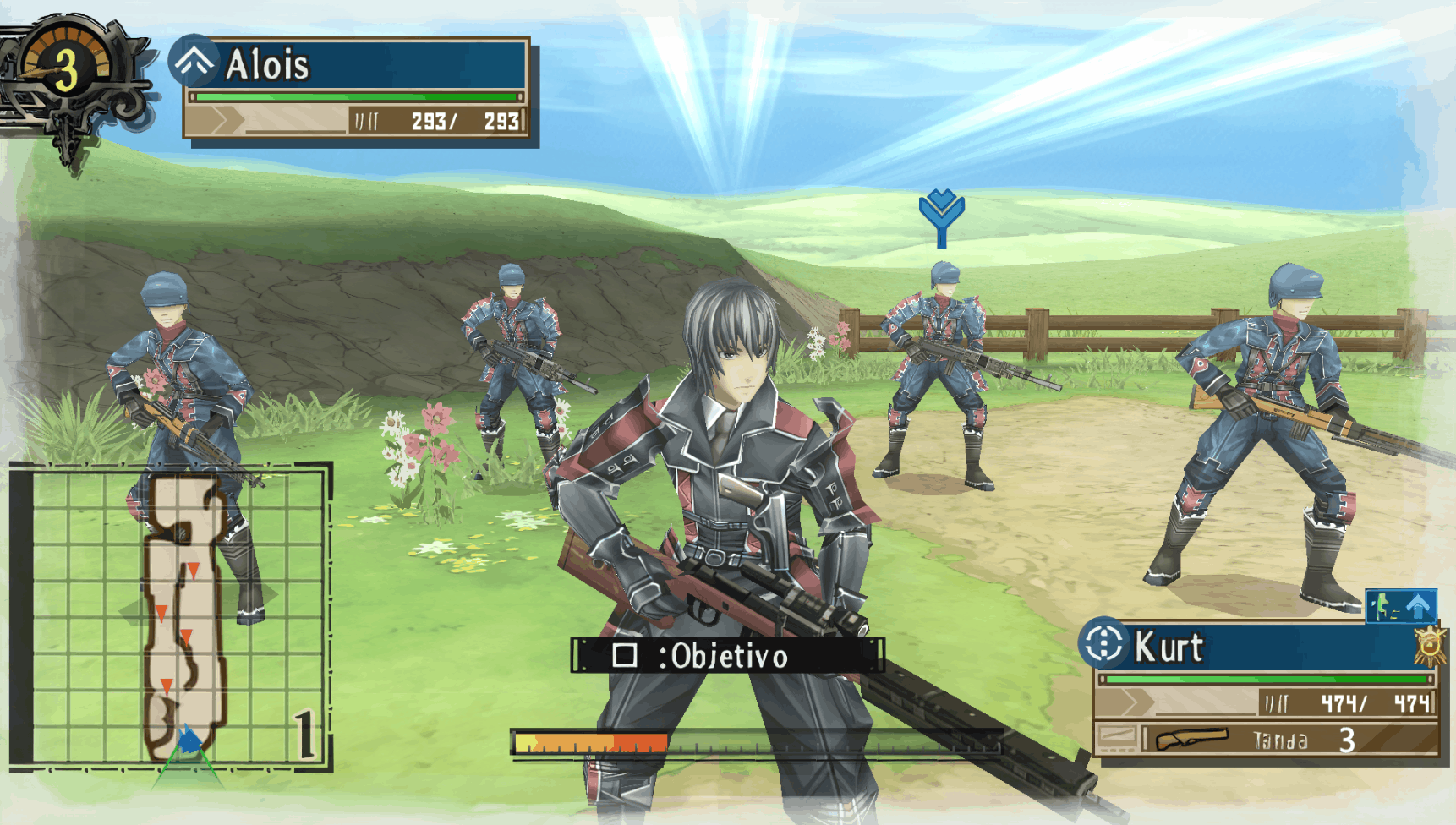Click the gold medal icon on Kurt's panel
This screenshot has height=825, width=1456.
1429,647
